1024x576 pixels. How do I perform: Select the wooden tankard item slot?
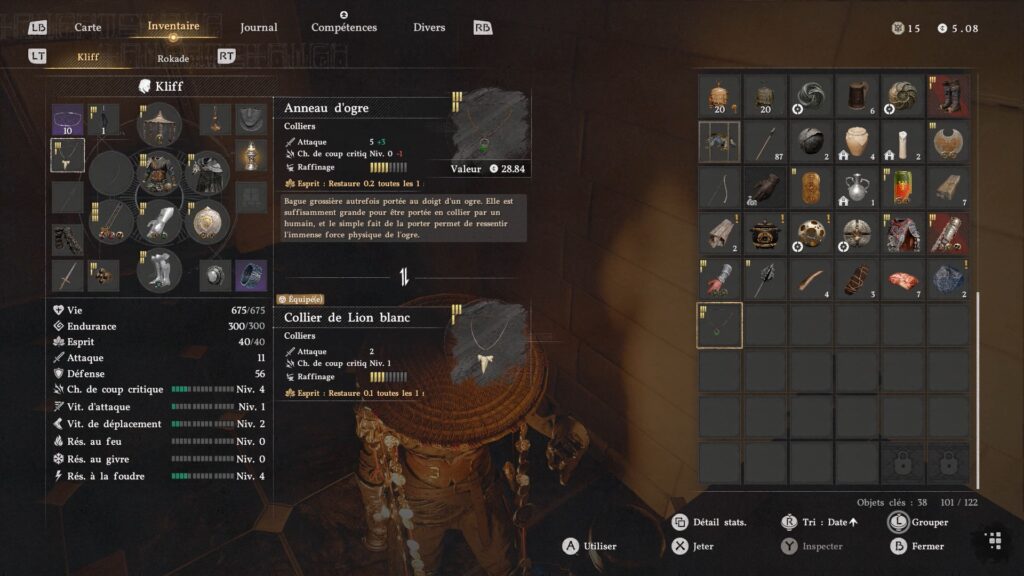click(x=857, y=95)
